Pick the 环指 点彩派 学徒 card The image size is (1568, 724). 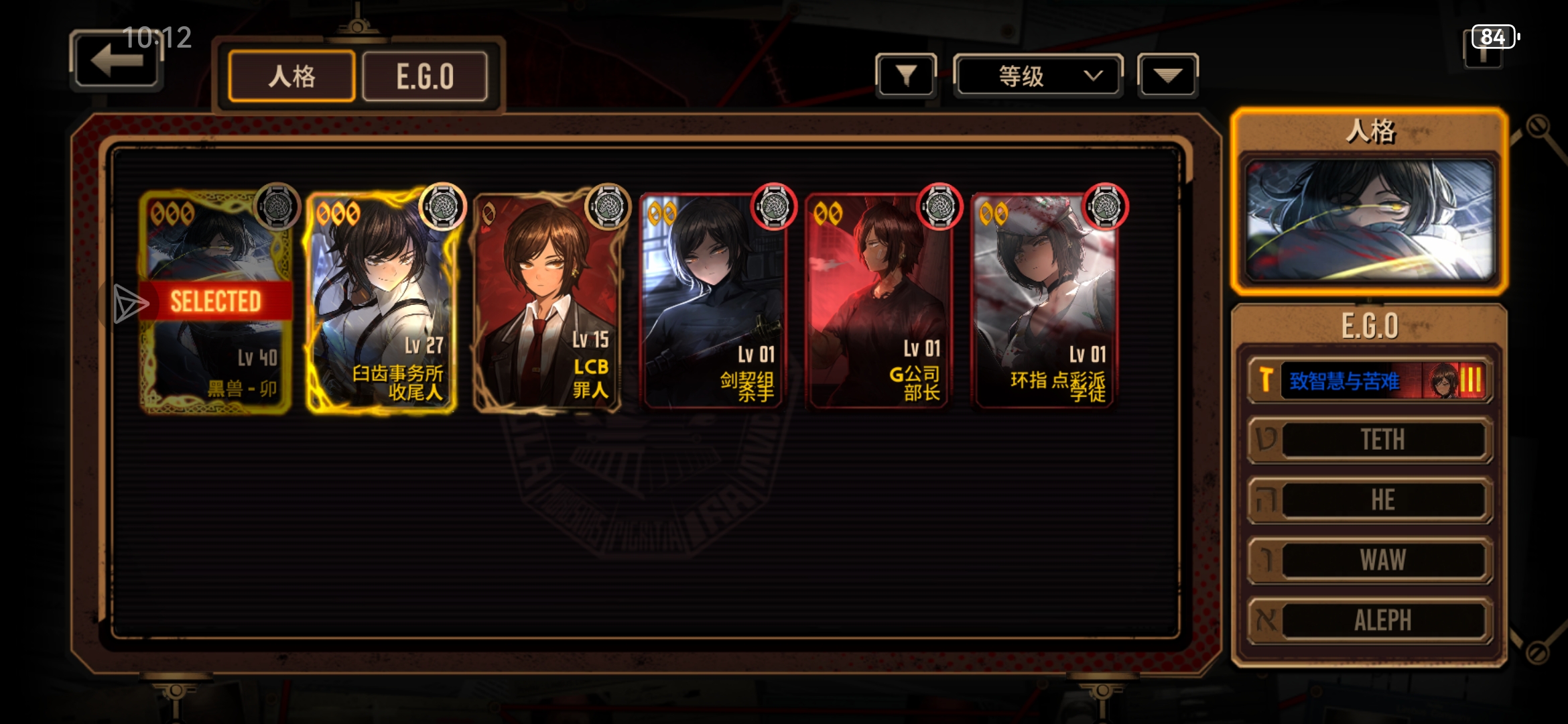1045,302
